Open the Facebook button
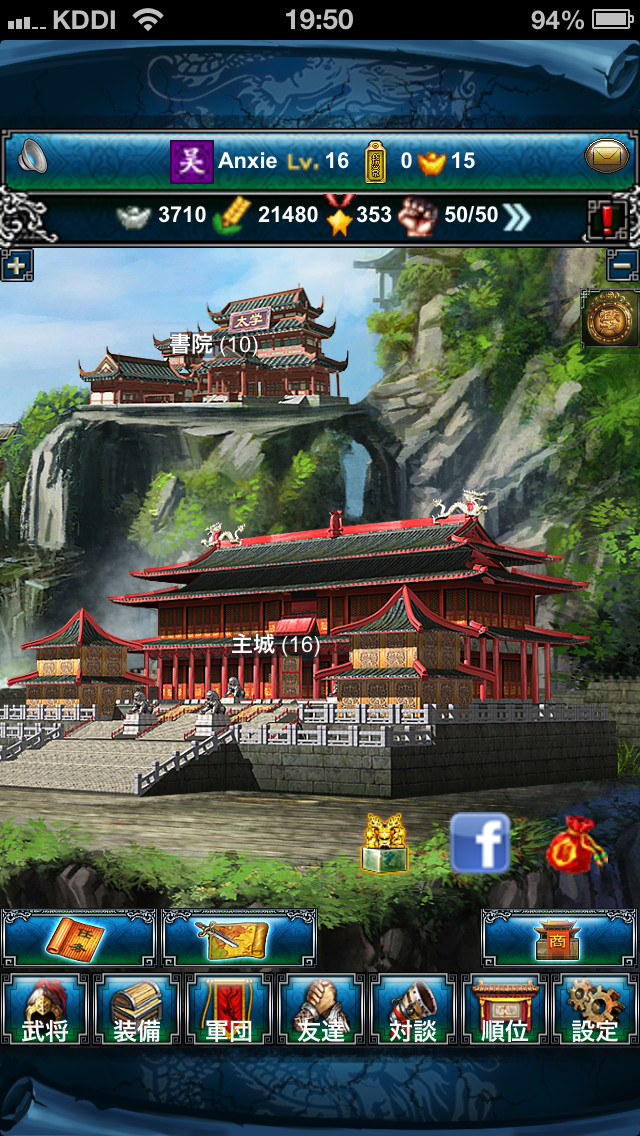The height and width of the screenshot is (1136, 640). (x=480, y=843)
